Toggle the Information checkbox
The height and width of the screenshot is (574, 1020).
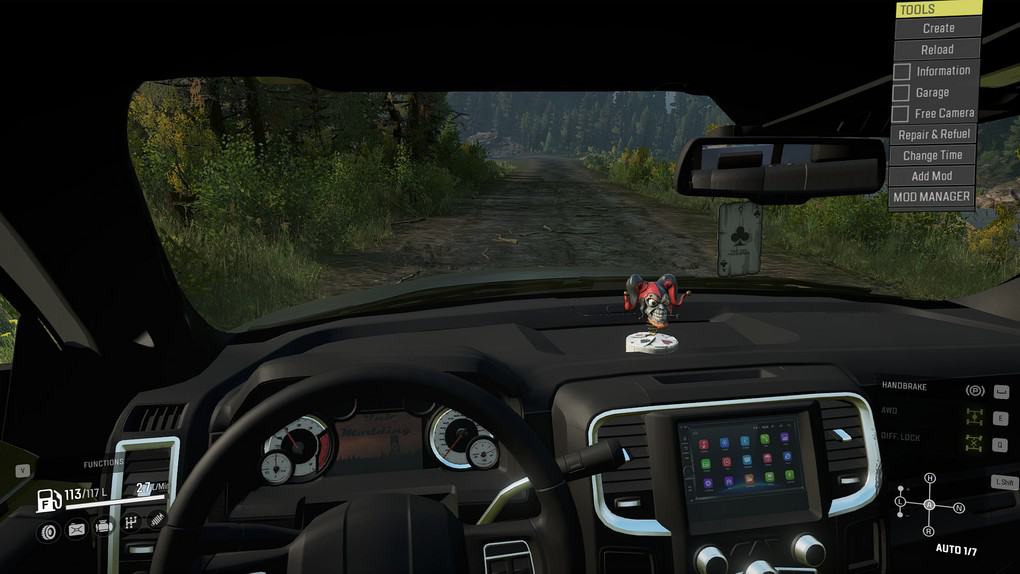pyautogui.click(x=902, y=72)
